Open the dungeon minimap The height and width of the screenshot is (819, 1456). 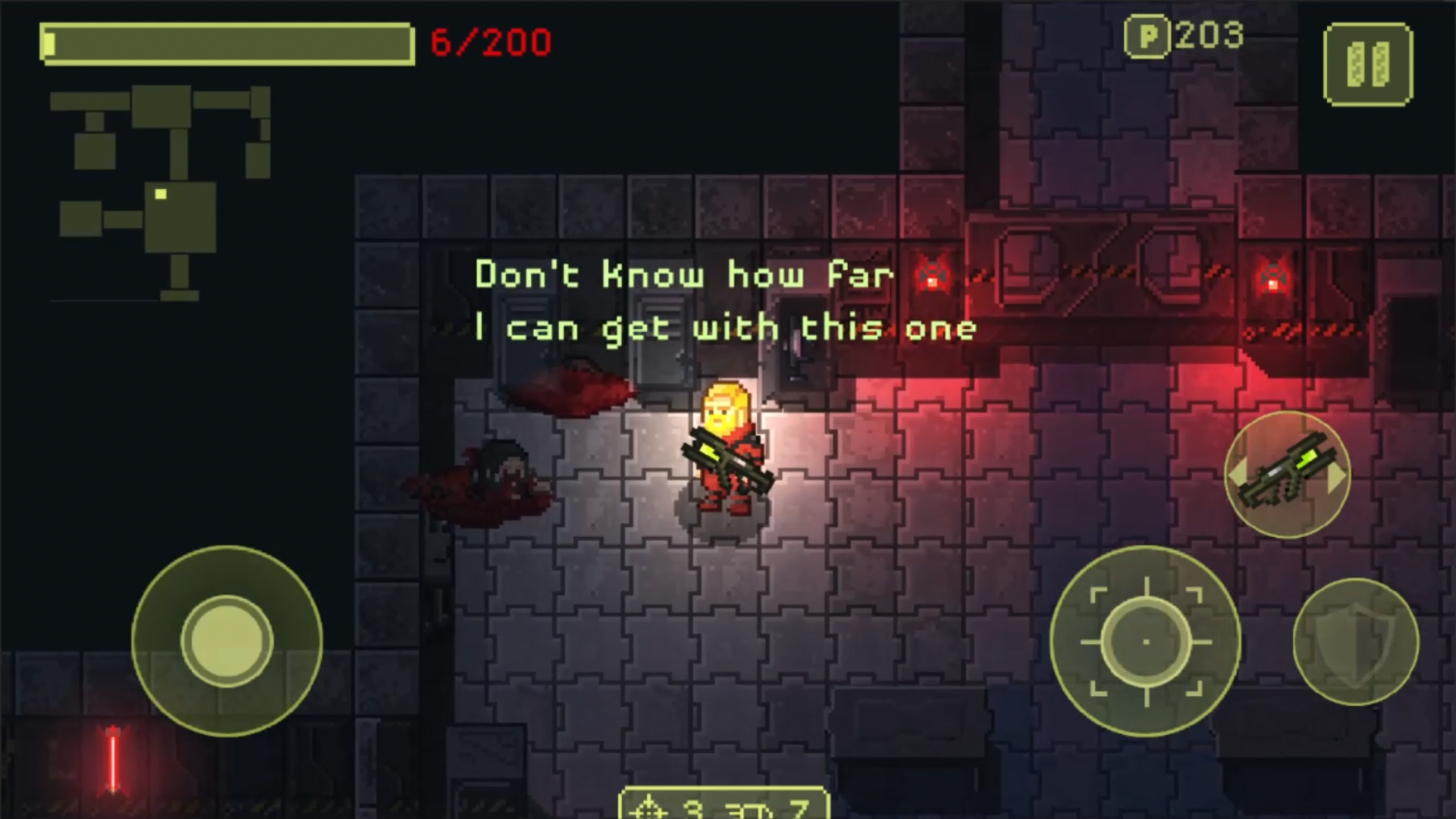click(161, 191)
